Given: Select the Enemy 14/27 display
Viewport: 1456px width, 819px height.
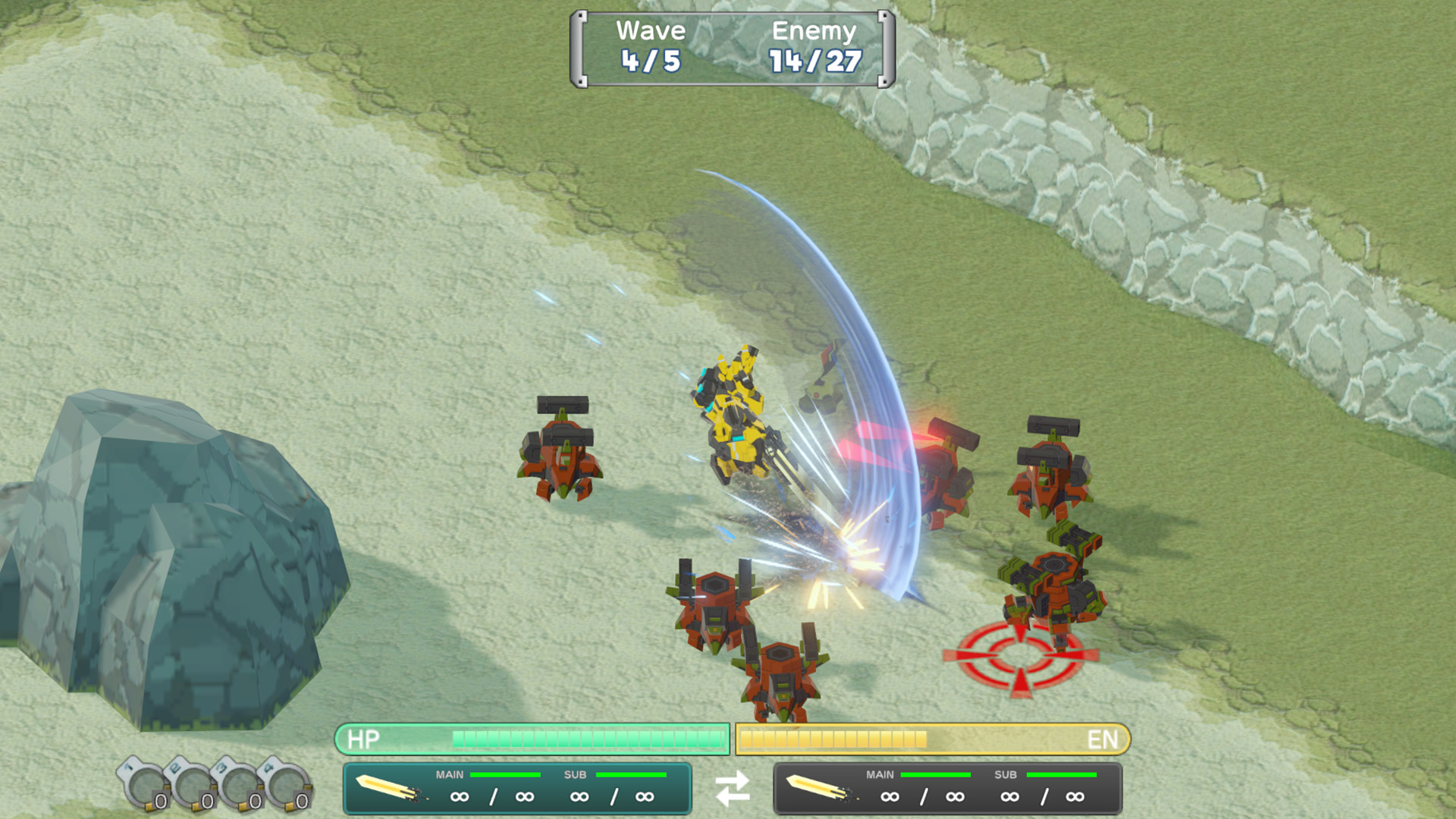Looking at the screenshot, I should click(813, 45).
